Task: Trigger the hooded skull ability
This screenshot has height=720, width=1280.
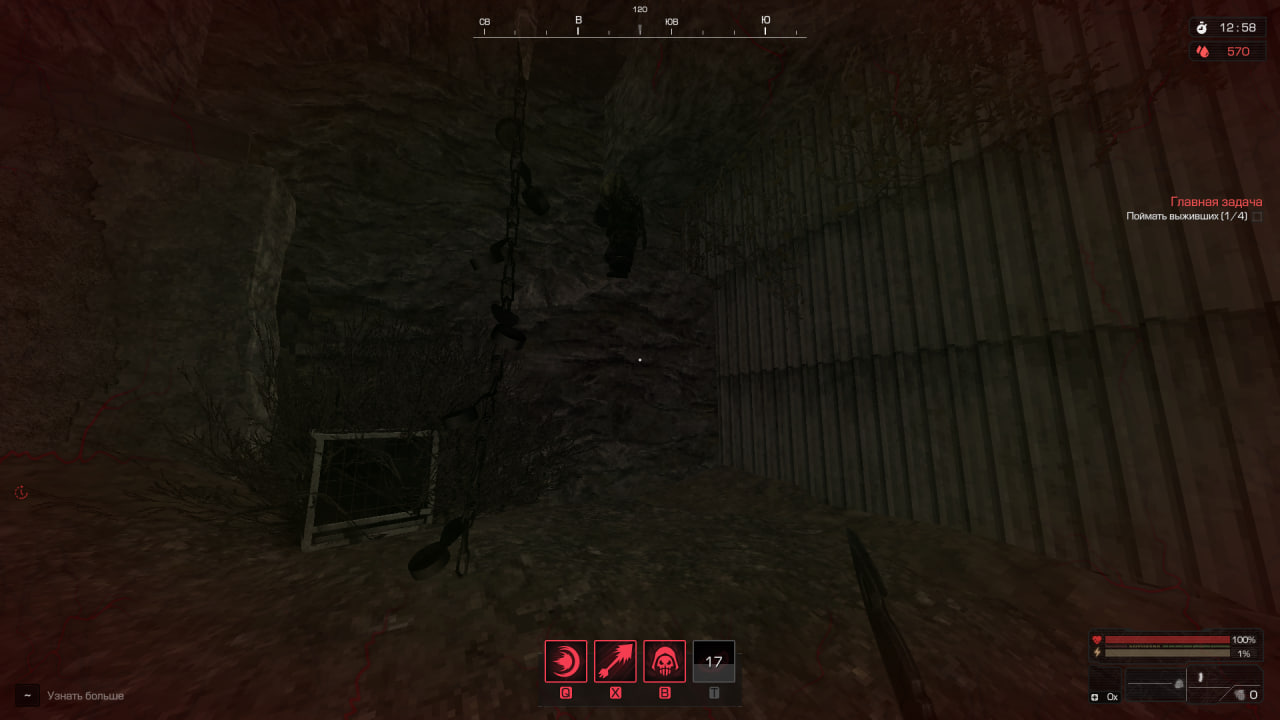Action: click(664, 661)
